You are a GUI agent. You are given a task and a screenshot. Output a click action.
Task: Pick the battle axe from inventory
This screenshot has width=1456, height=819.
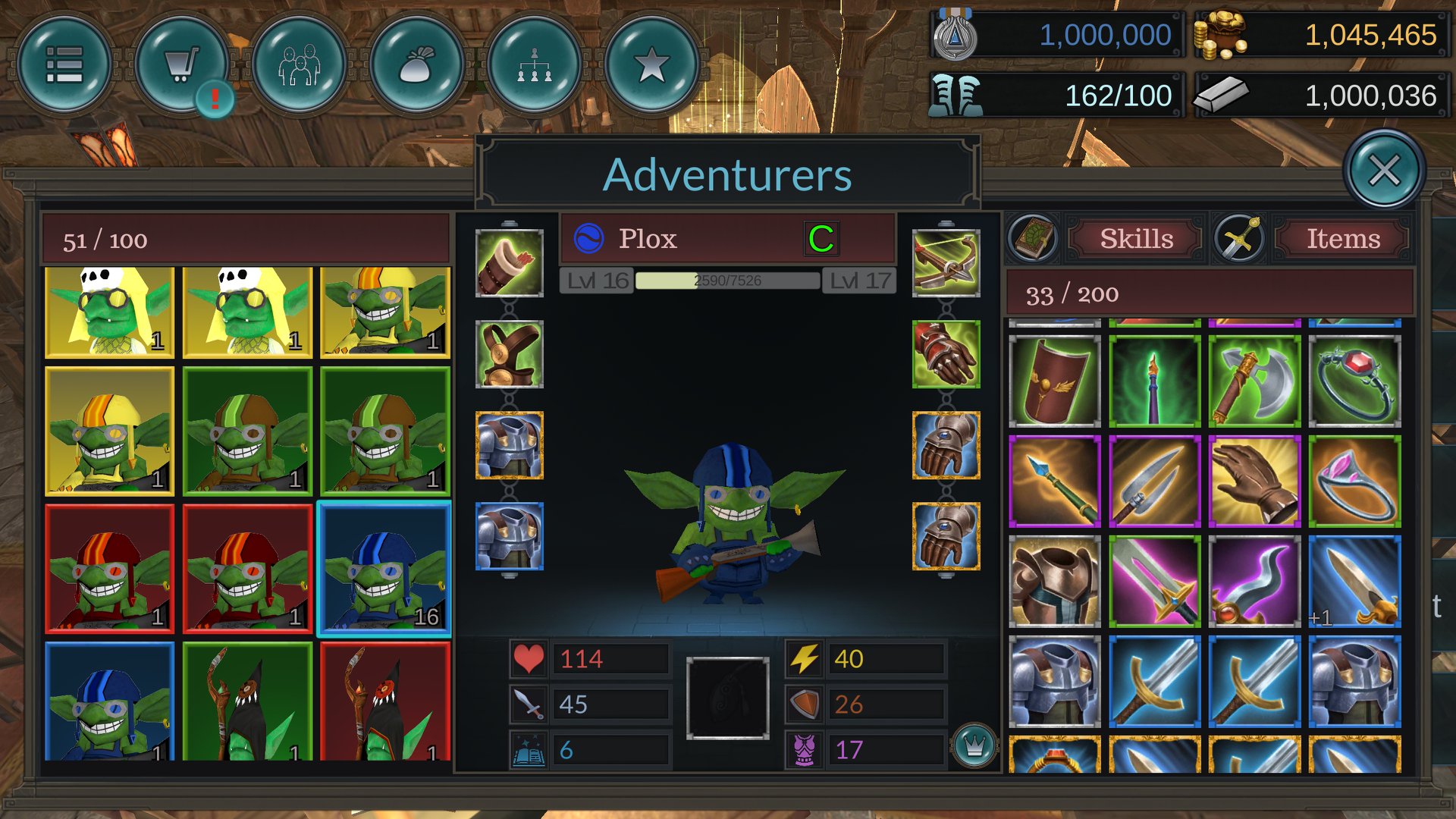point(1254,381)
